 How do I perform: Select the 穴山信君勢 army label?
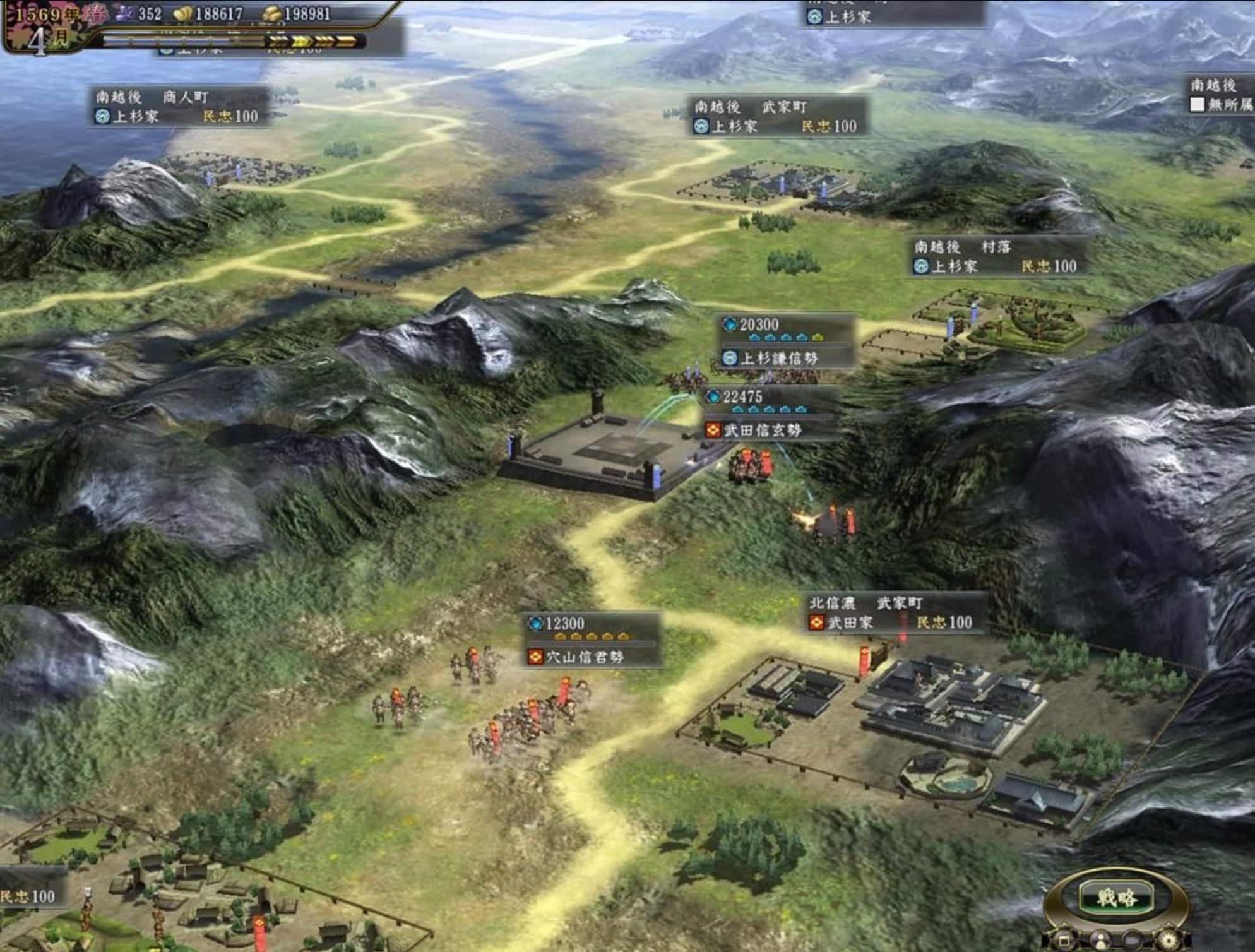(x=585, y=657)
